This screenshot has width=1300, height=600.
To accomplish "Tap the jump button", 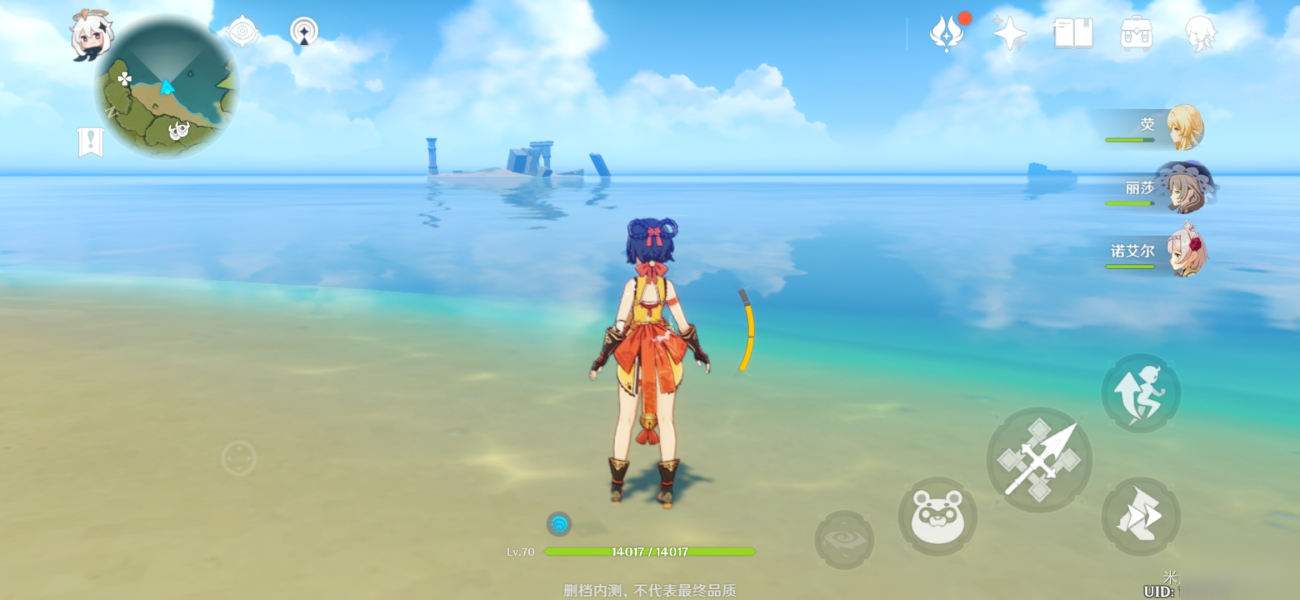I will (1141, 392).
